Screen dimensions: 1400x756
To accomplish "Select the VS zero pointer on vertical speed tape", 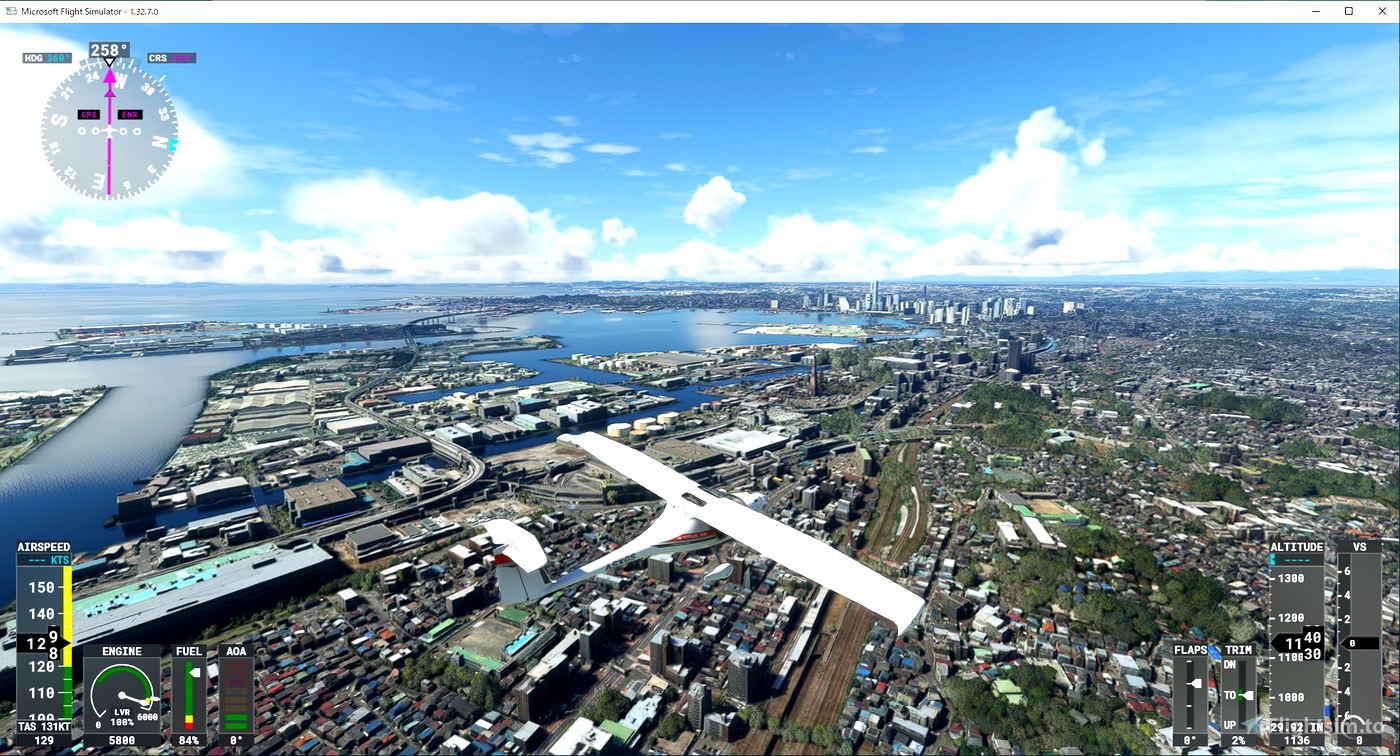I will [1358, 642].
